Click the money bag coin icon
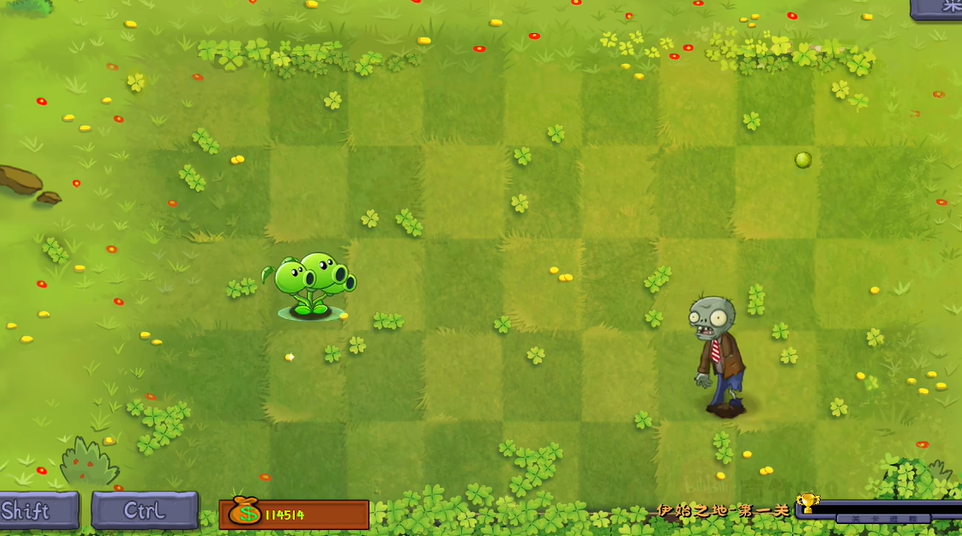 [x=244, y=514]
